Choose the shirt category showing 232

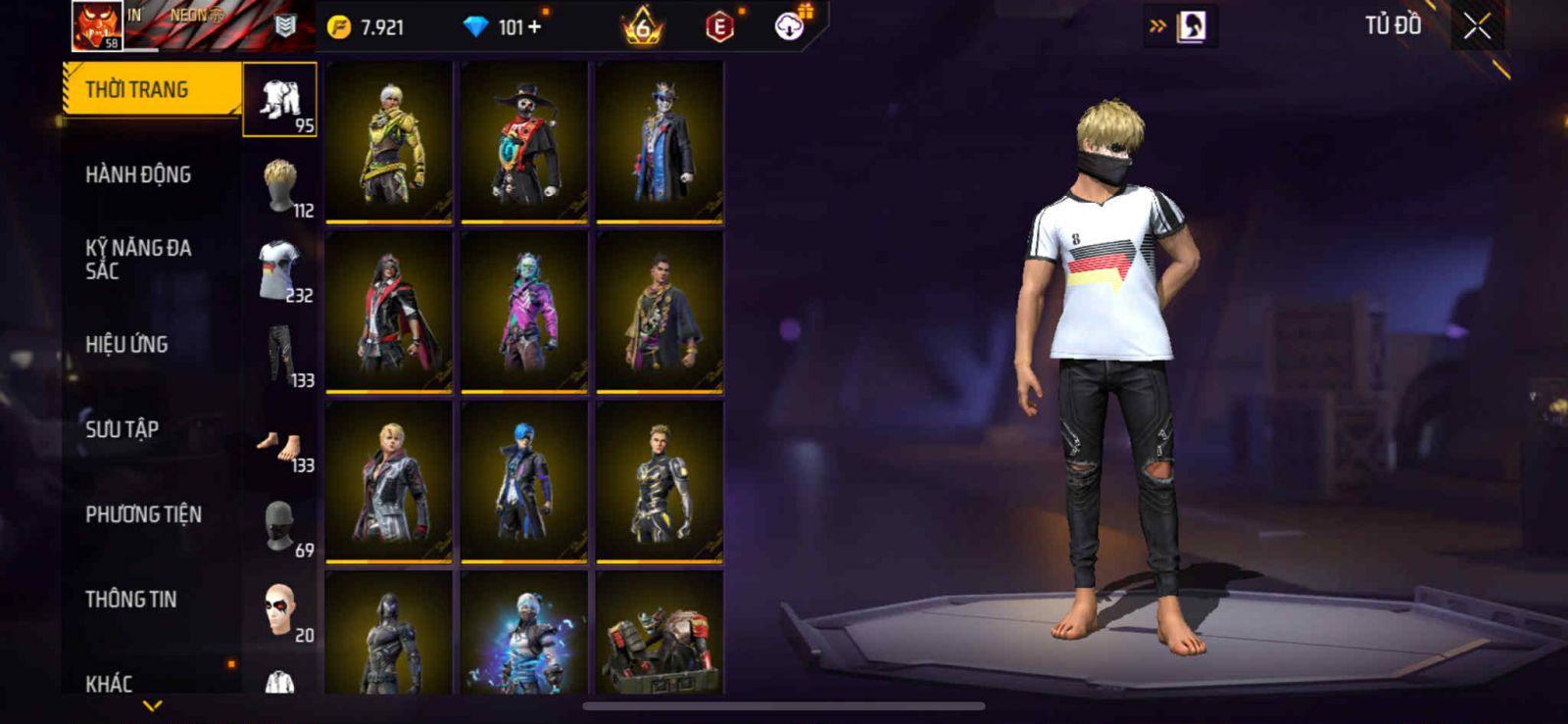pos(280,270)
